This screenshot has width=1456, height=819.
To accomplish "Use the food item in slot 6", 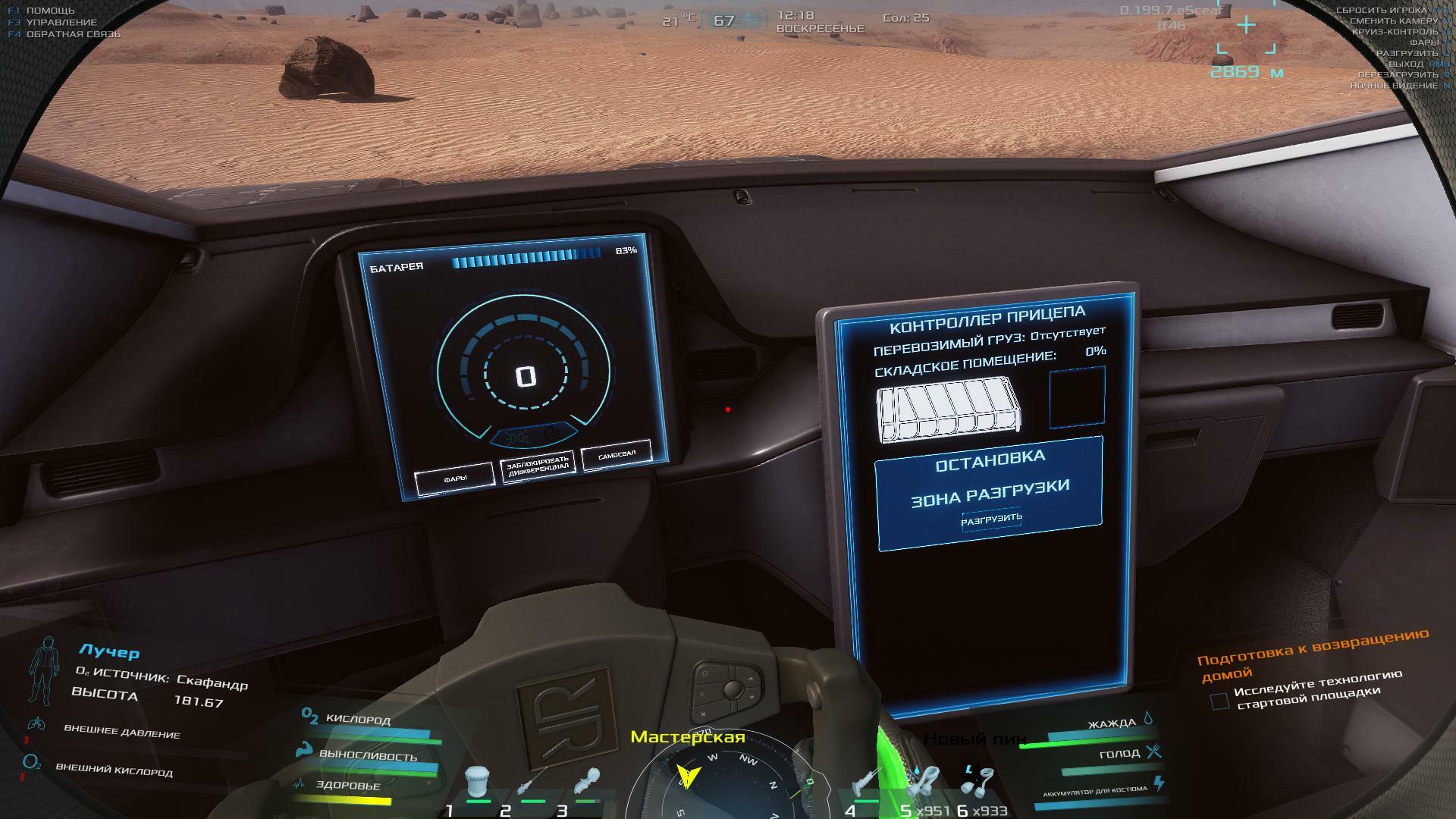I will [977, 781].
